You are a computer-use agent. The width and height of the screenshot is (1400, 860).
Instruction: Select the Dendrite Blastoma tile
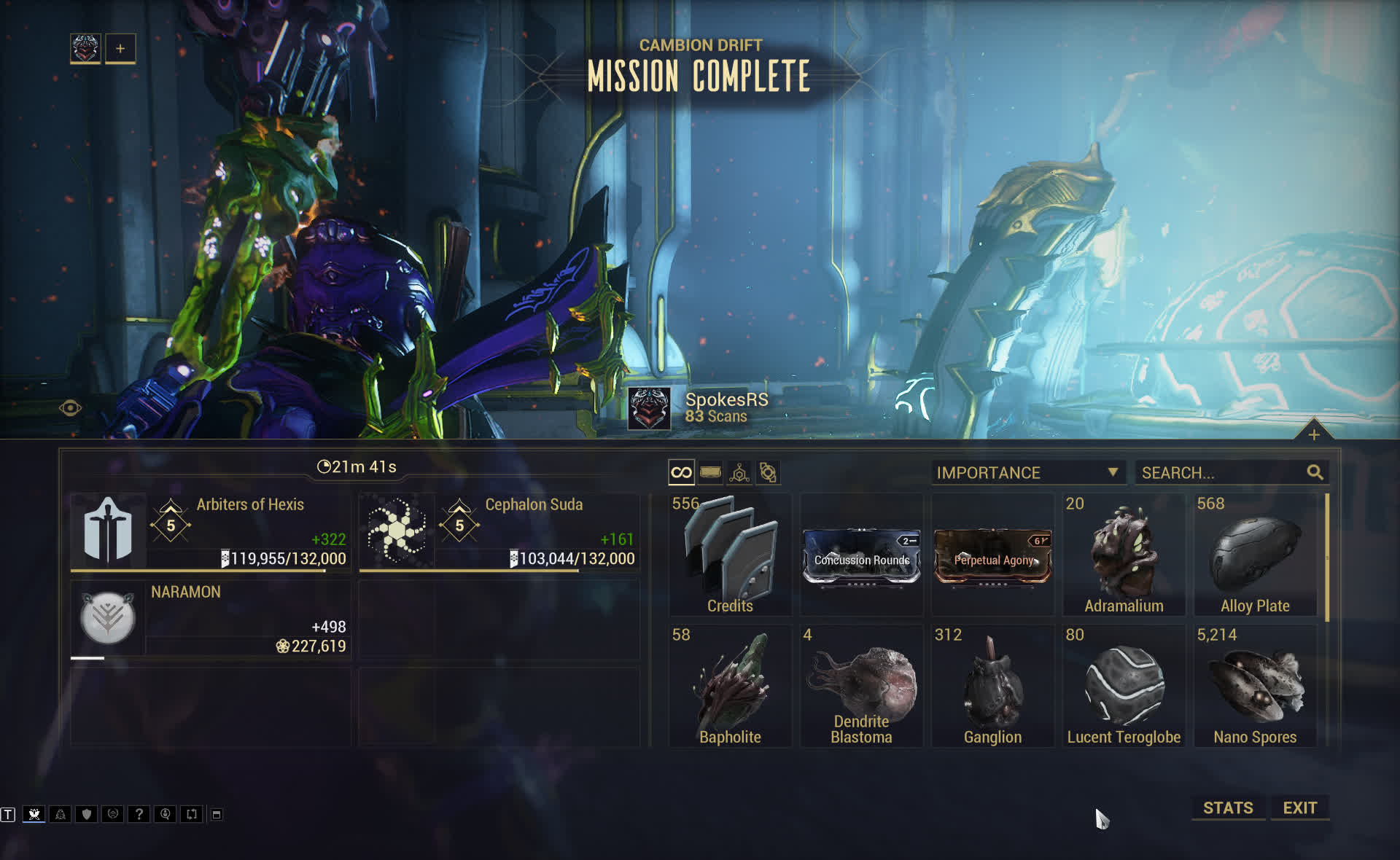pos(861,687)
